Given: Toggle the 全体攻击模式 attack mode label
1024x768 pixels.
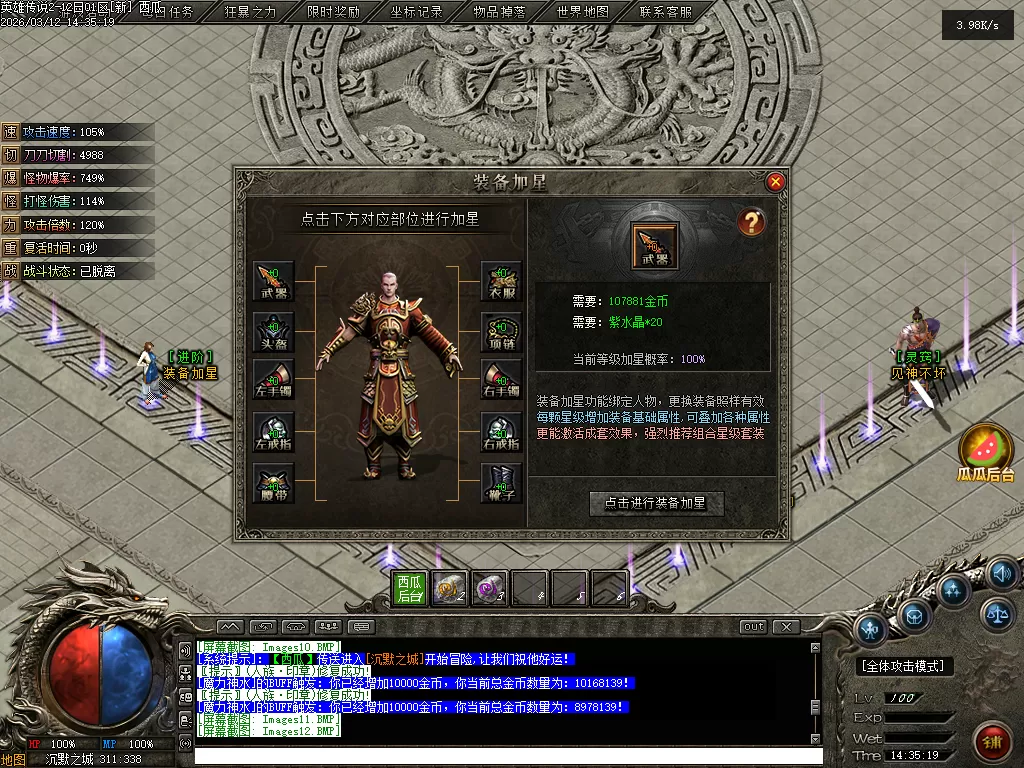Looking at the screenshot, I should [906, 665].
